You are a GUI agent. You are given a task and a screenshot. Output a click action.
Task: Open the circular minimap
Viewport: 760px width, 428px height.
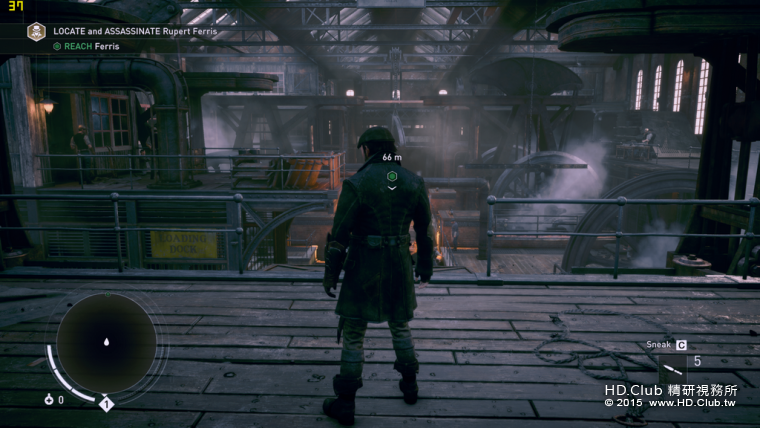106,342
